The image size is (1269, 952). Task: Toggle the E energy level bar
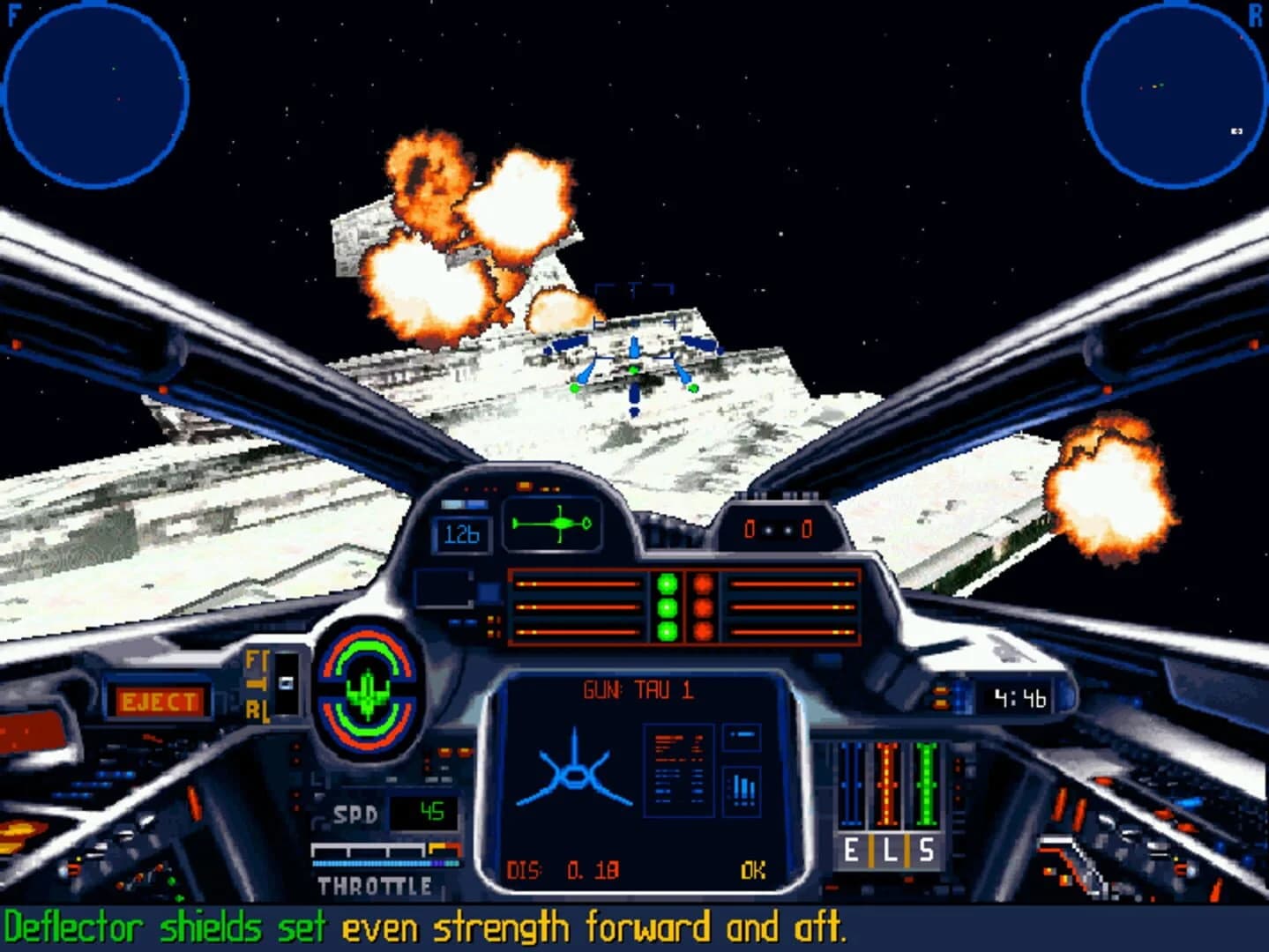coord(851,785)
